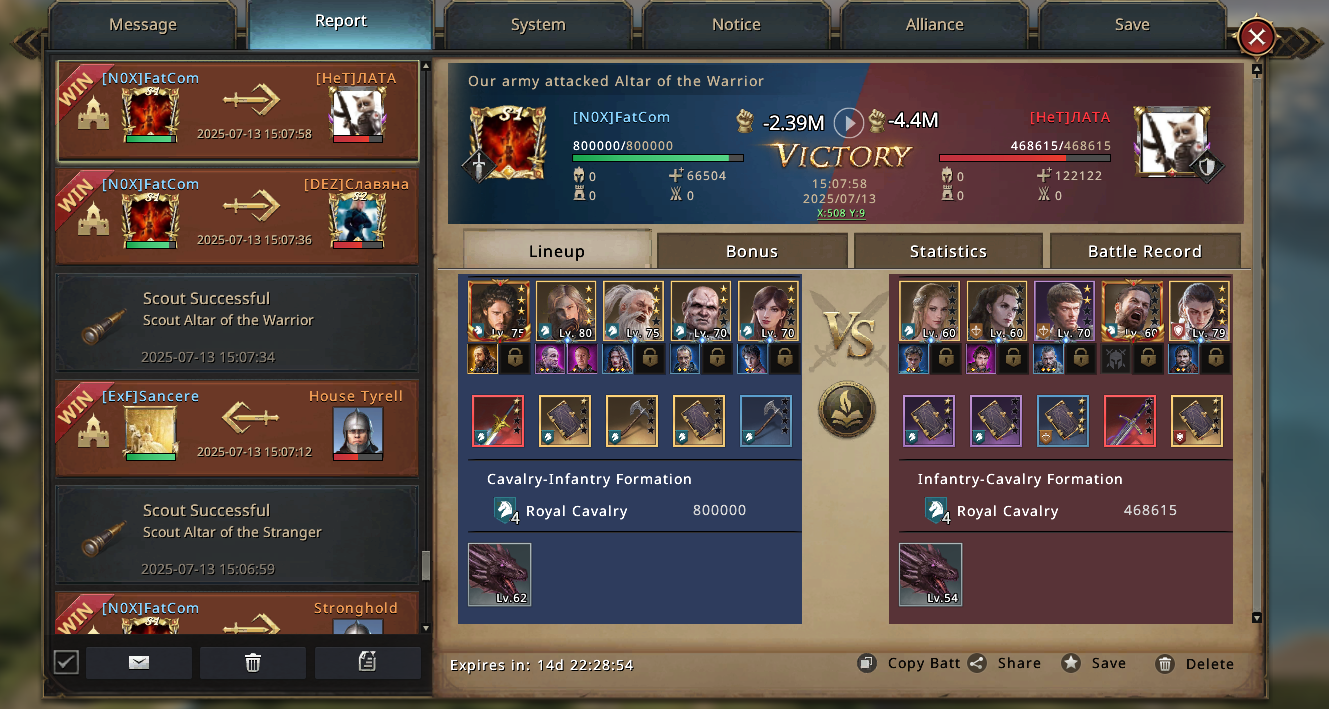Image resolution: width=1329 pixels, height=709 pixels.
Task: Open the System tab
Action: [538, 25]
